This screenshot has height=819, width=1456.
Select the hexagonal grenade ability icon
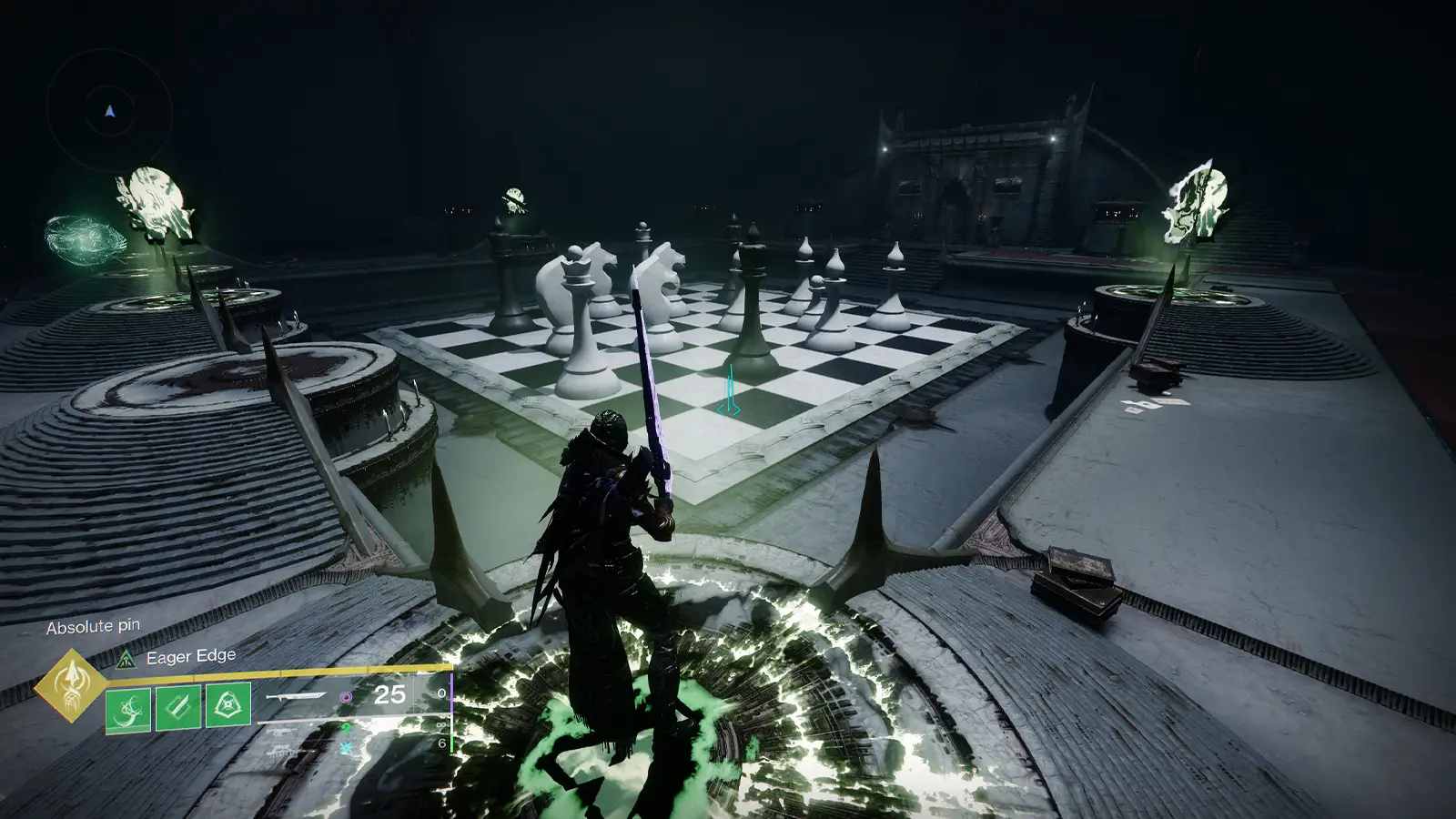coord(227,706)
